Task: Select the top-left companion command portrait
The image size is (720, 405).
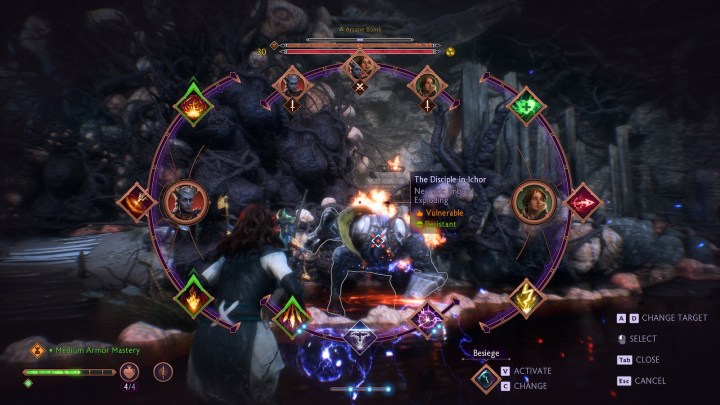Action: [x=292, y=81]
